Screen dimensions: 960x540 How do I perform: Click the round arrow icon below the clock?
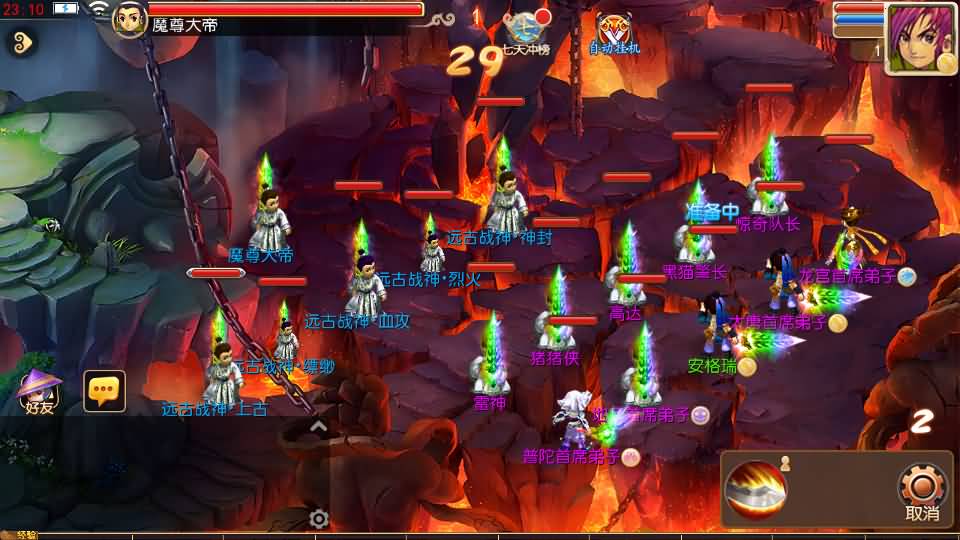[20, 42]
